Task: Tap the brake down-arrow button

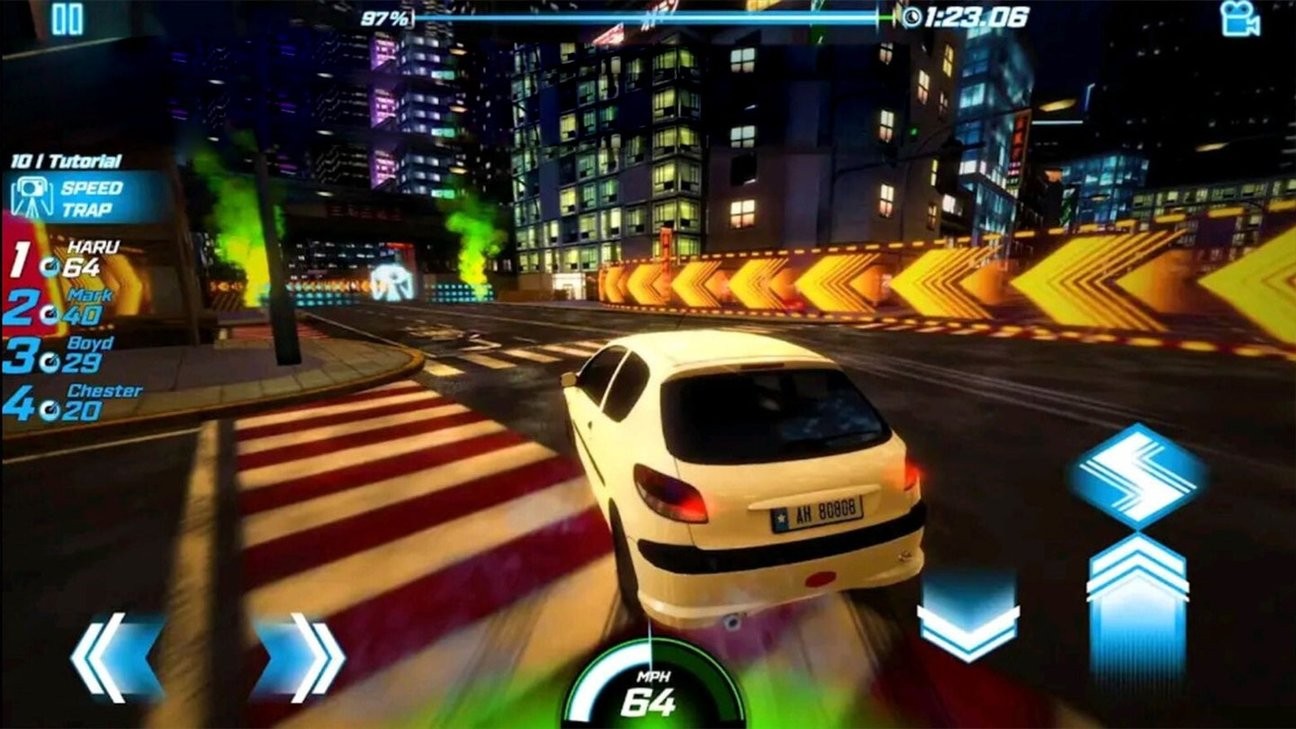Action: 967,617
